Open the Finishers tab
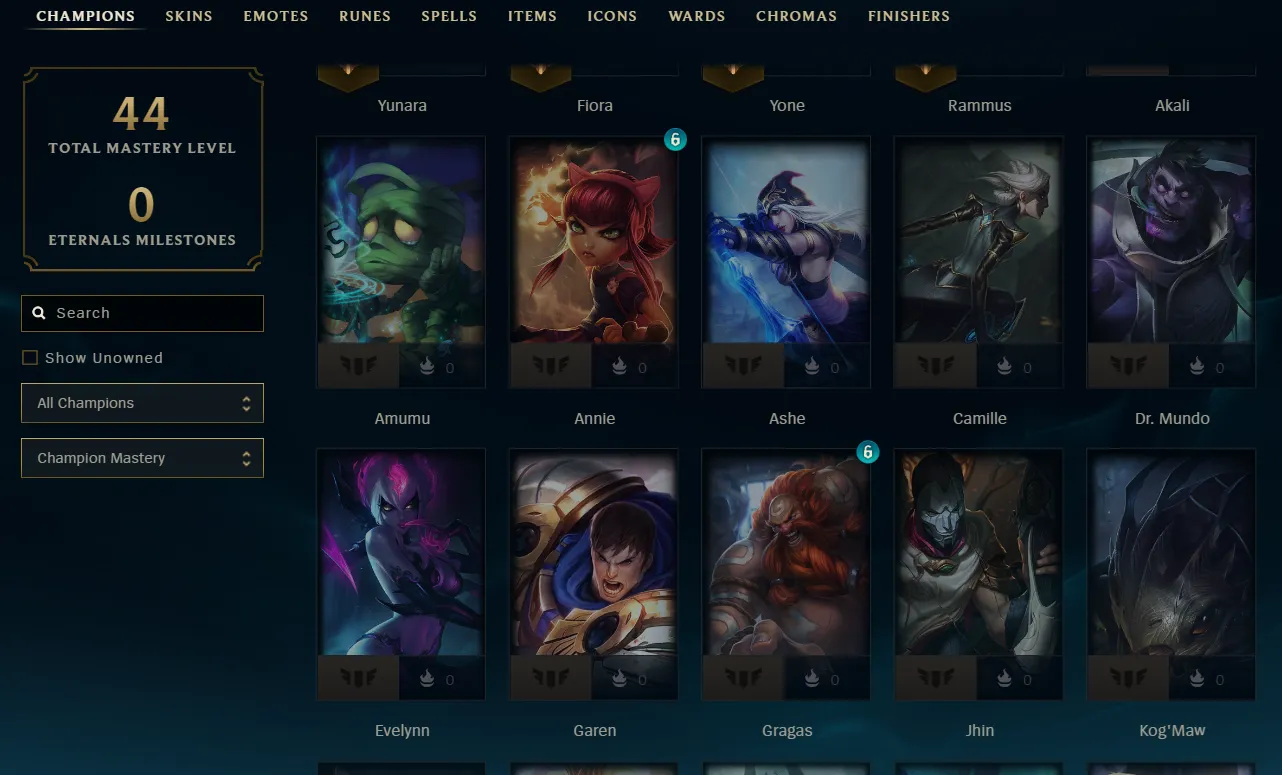The height and width of the screenshot is (775, 1282). point(908,16)
